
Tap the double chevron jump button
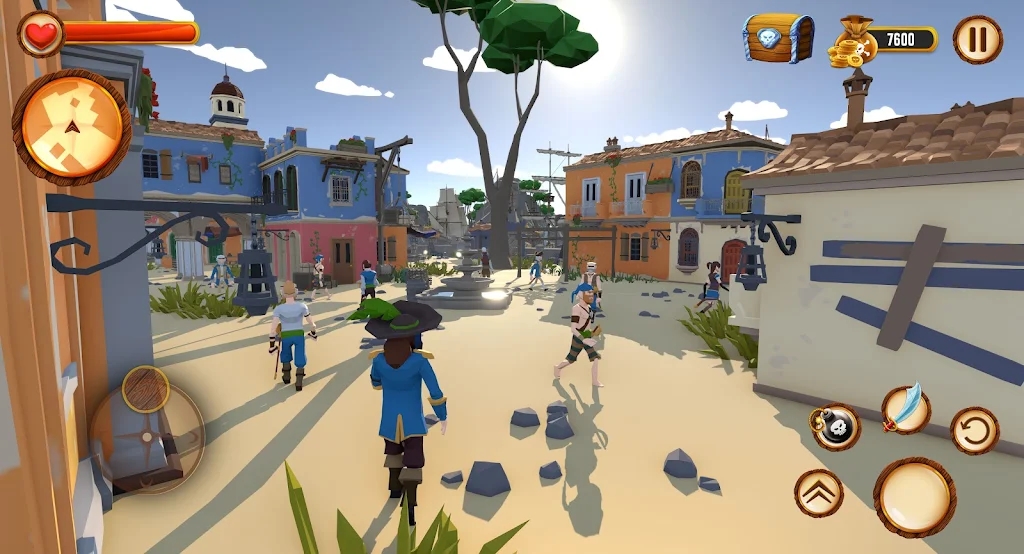tap(819, 493)
